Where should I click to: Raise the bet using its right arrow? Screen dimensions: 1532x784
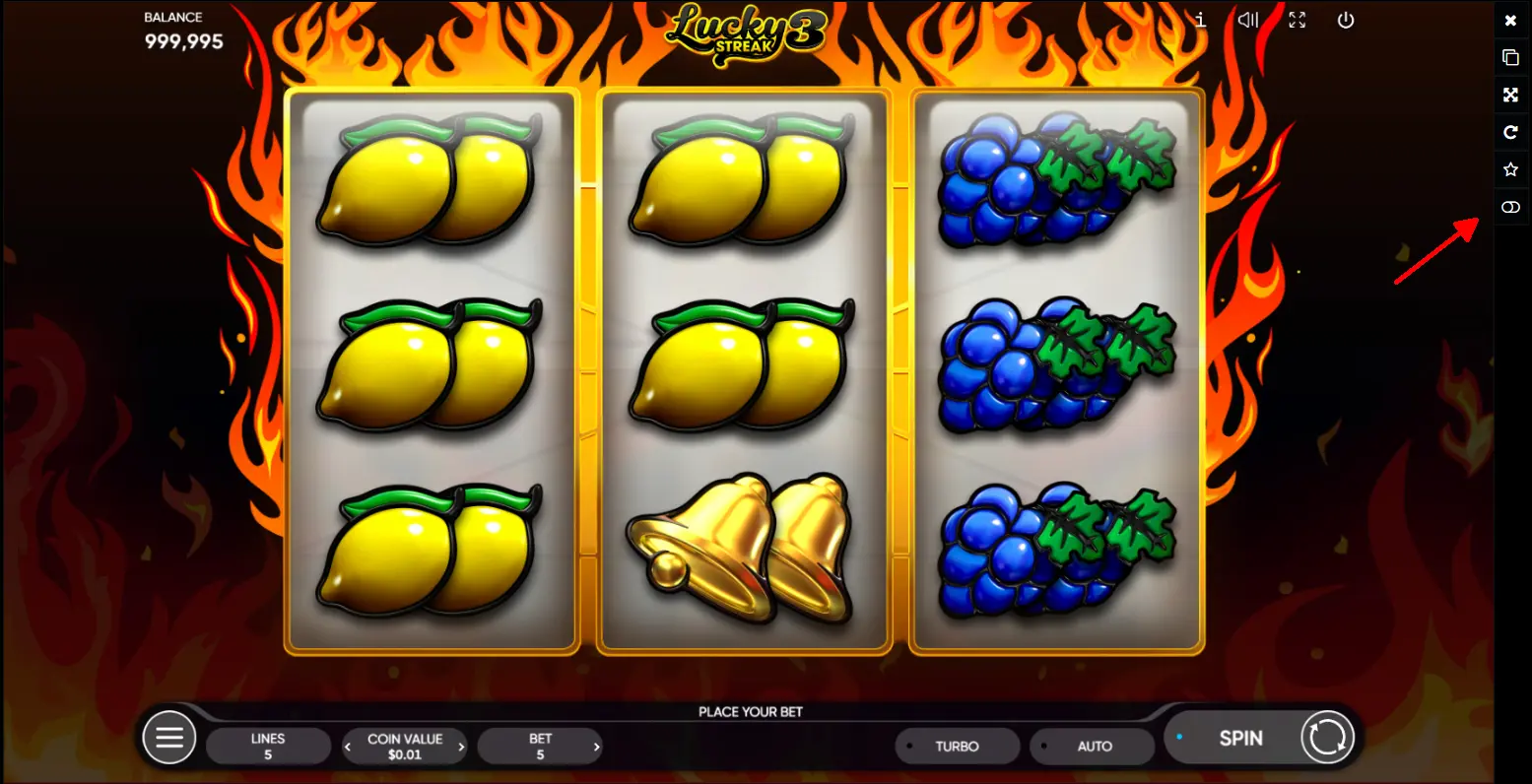coord(595,748)
